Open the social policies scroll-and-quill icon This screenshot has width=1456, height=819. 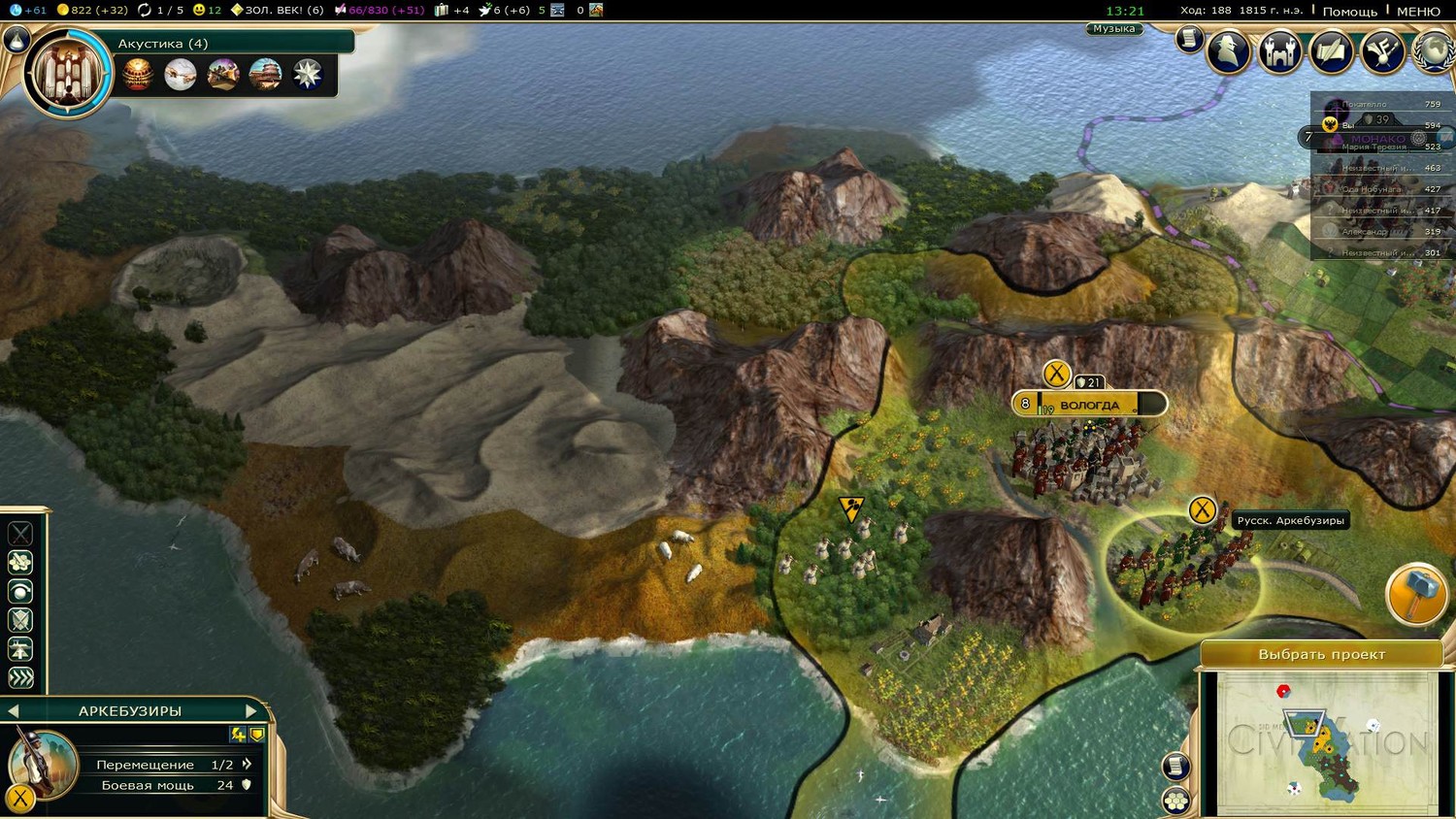[x=1331, y=51]
